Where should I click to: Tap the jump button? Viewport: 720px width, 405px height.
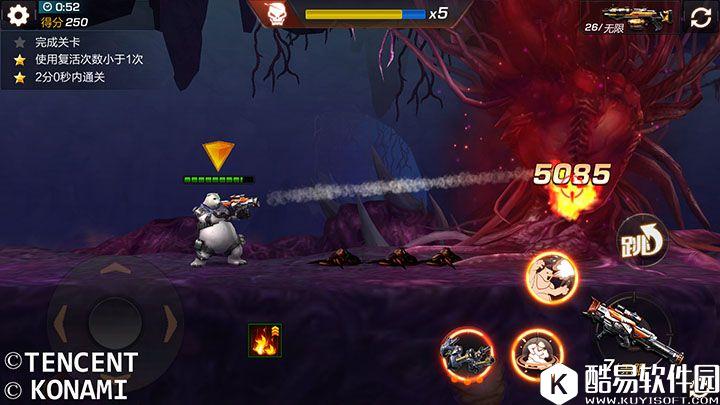tap(640, 241)
